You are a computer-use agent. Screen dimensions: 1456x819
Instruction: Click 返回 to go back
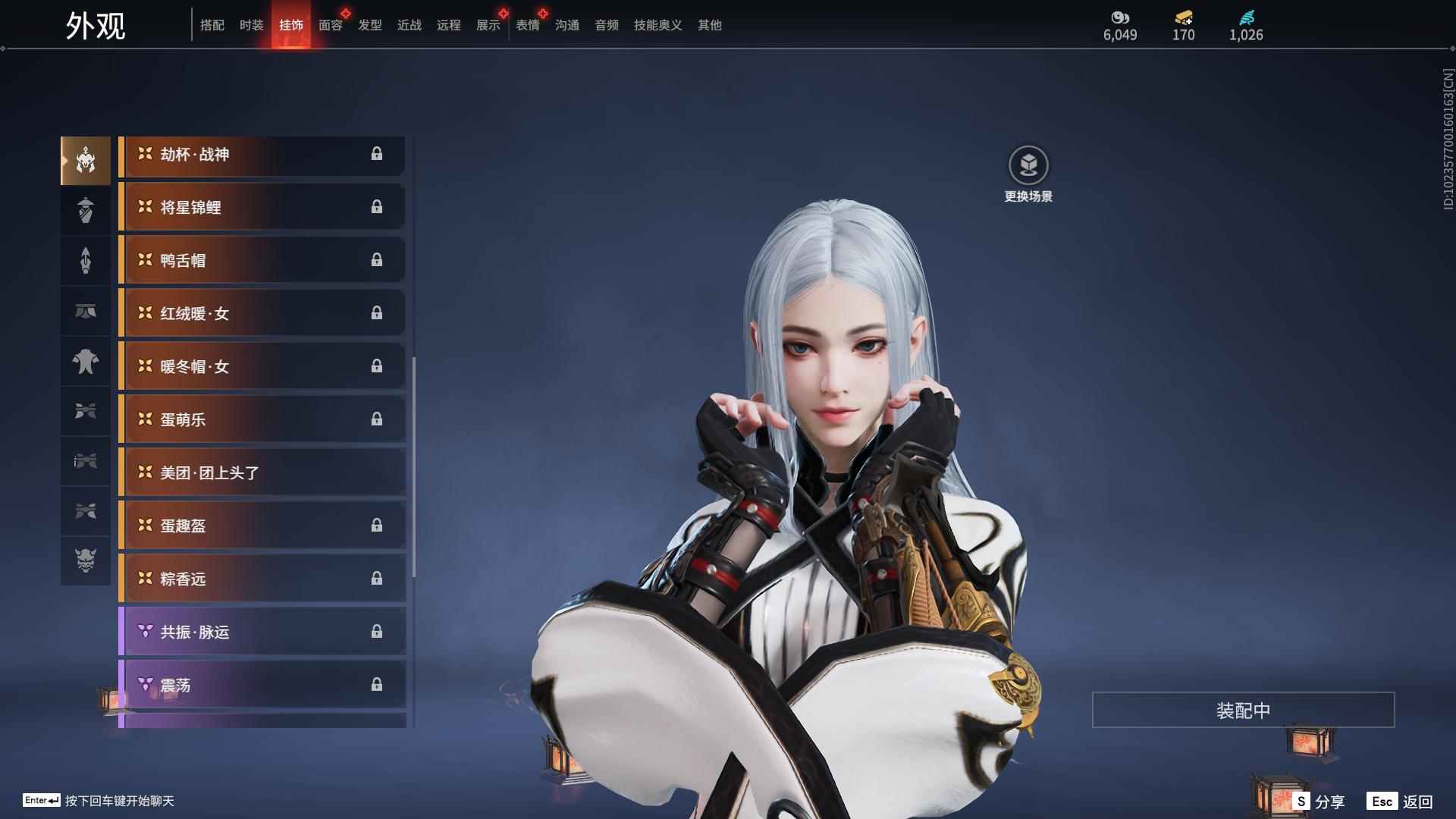[x=1401, y=802]
